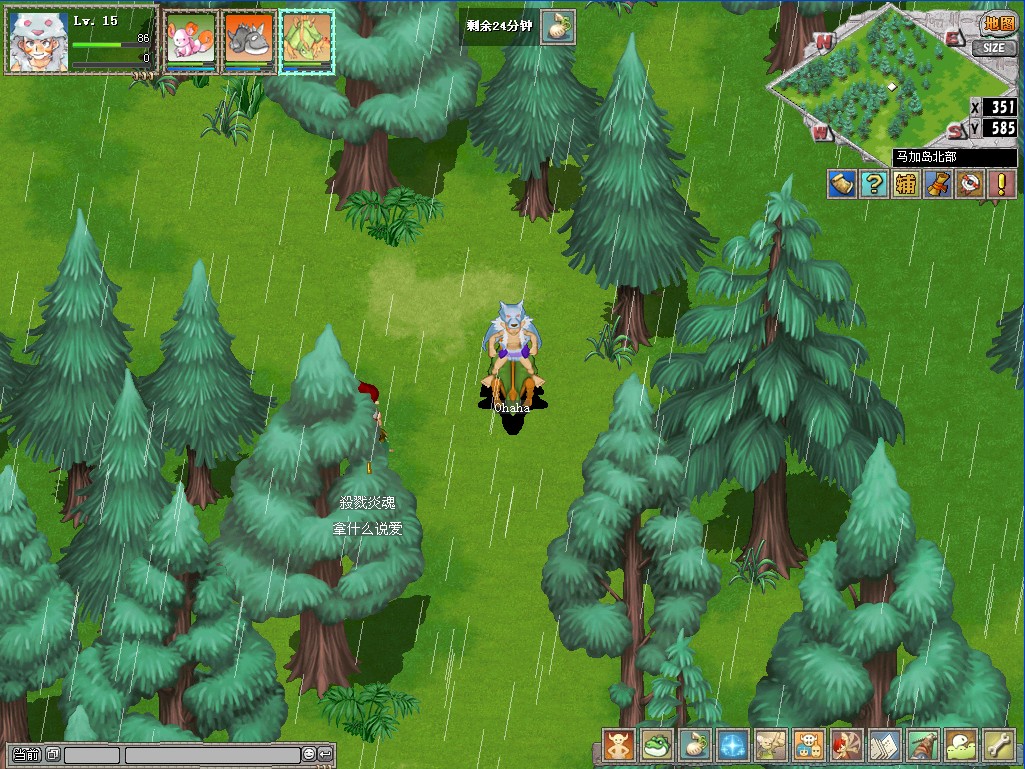
Task: Open the horned character figure icon
Action: point(619,745)
